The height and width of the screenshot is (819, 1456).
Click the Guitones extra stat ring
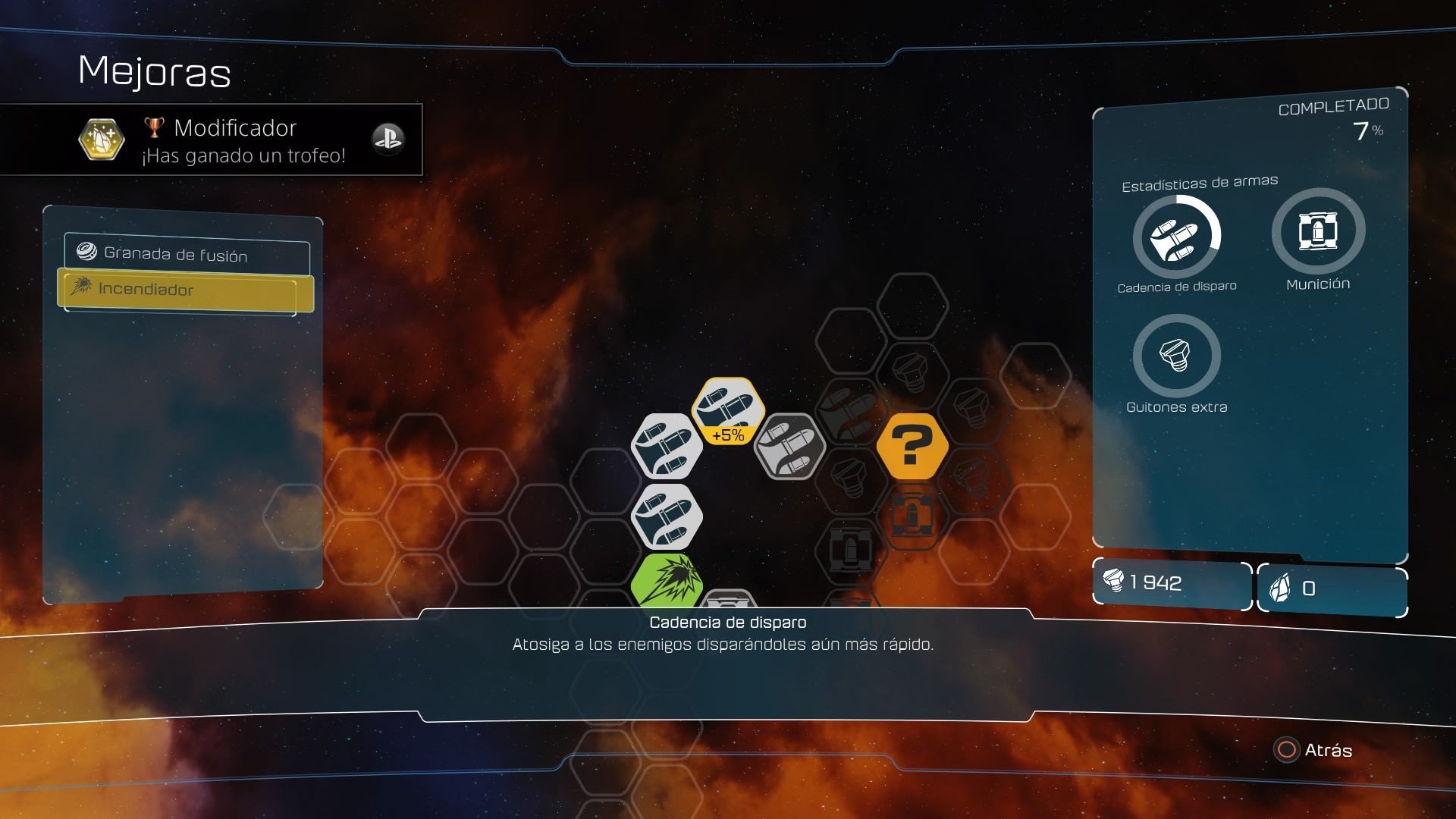point(1176,355)
